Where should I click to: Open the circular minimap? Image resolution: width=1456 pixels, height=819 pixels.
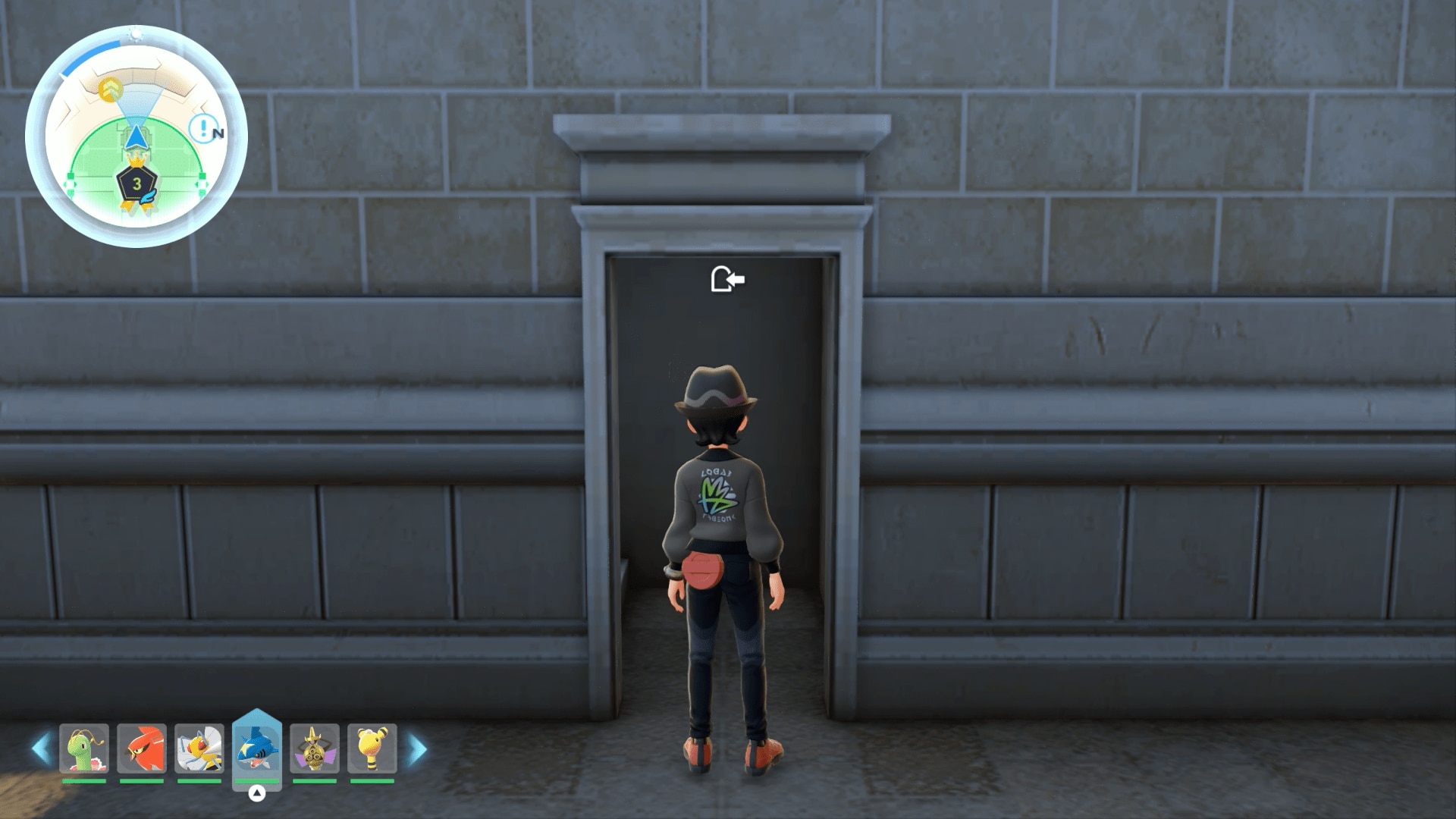click(x=136, y=136)
